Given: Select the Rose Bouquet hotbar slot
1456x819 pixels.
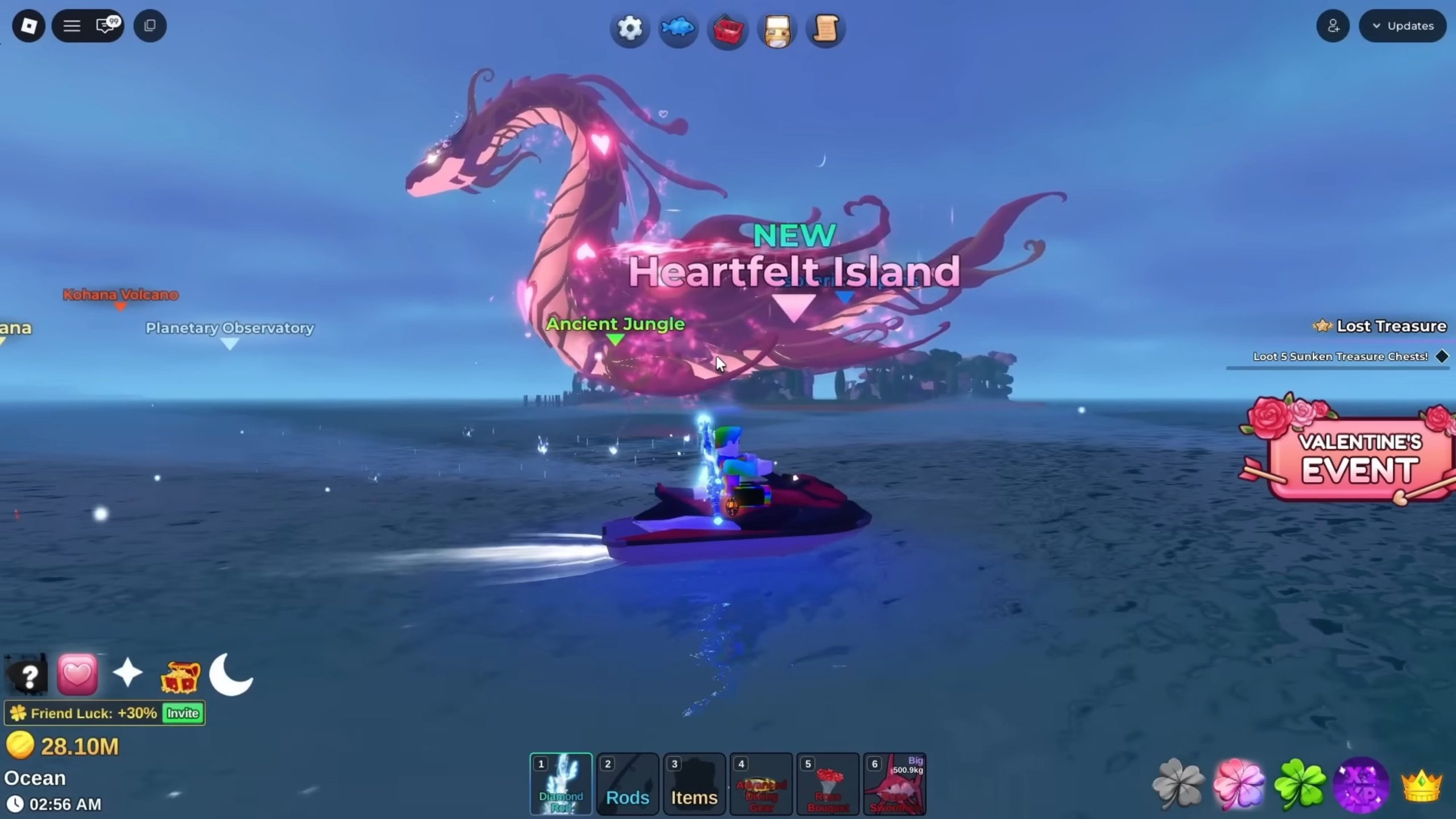Looking at the screenshot, I should tap(828, 784).
